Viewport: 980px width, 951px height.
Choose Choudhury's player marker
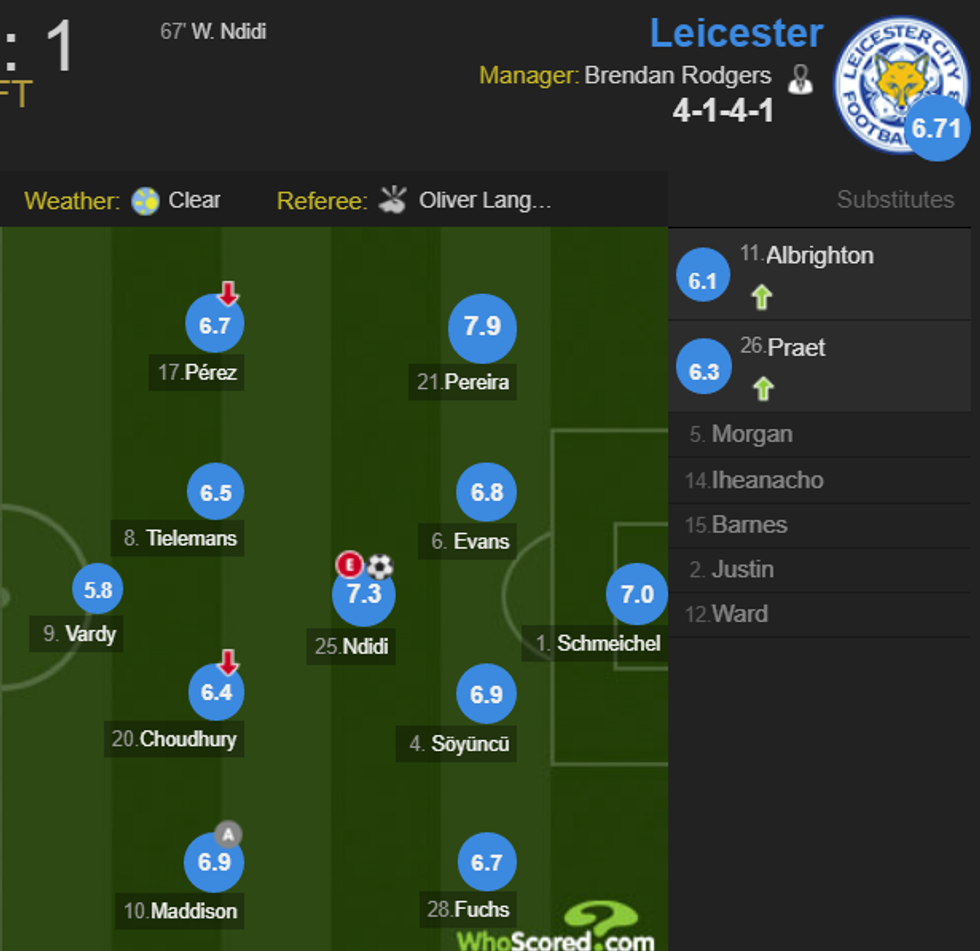coord(217,692)
